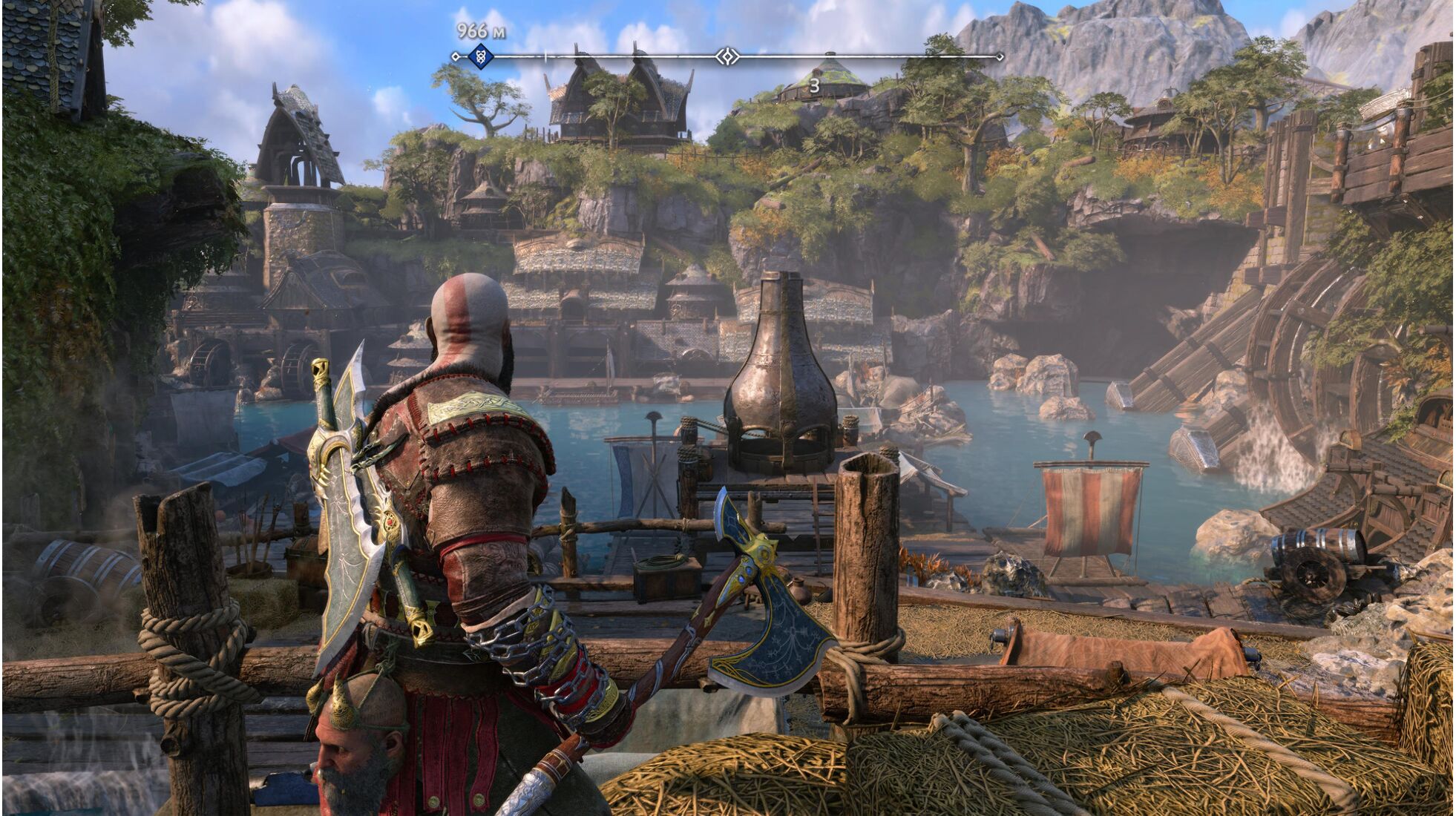Image resolution: width=1456 pixels, height=816 pixels.
Task: Click the white diamond center marker on compass
Action: [727, 56]
